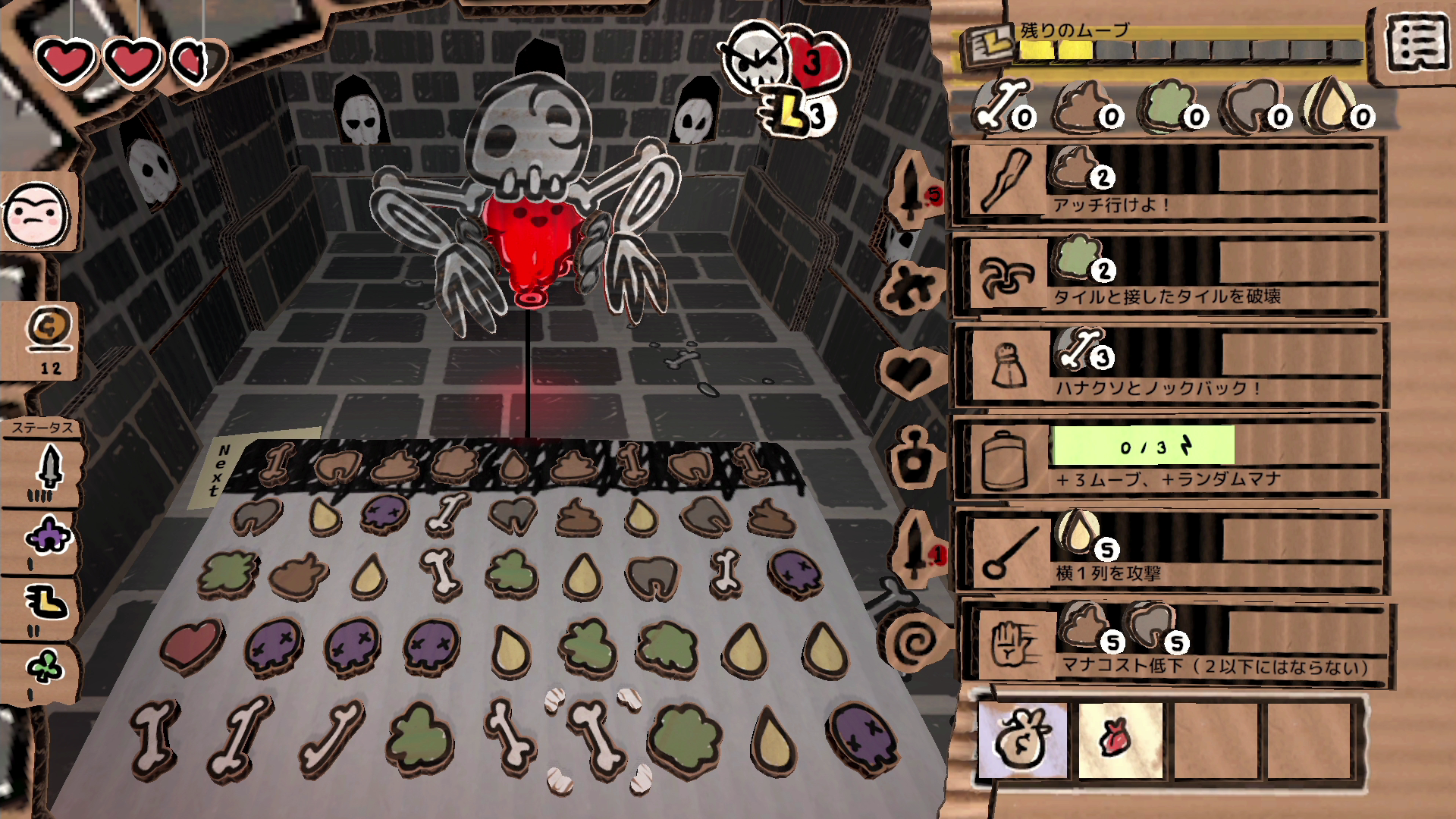1456x819 pixels.
Task: Open the list menu in top-right corner
Action: click(x=1417, y=45)
